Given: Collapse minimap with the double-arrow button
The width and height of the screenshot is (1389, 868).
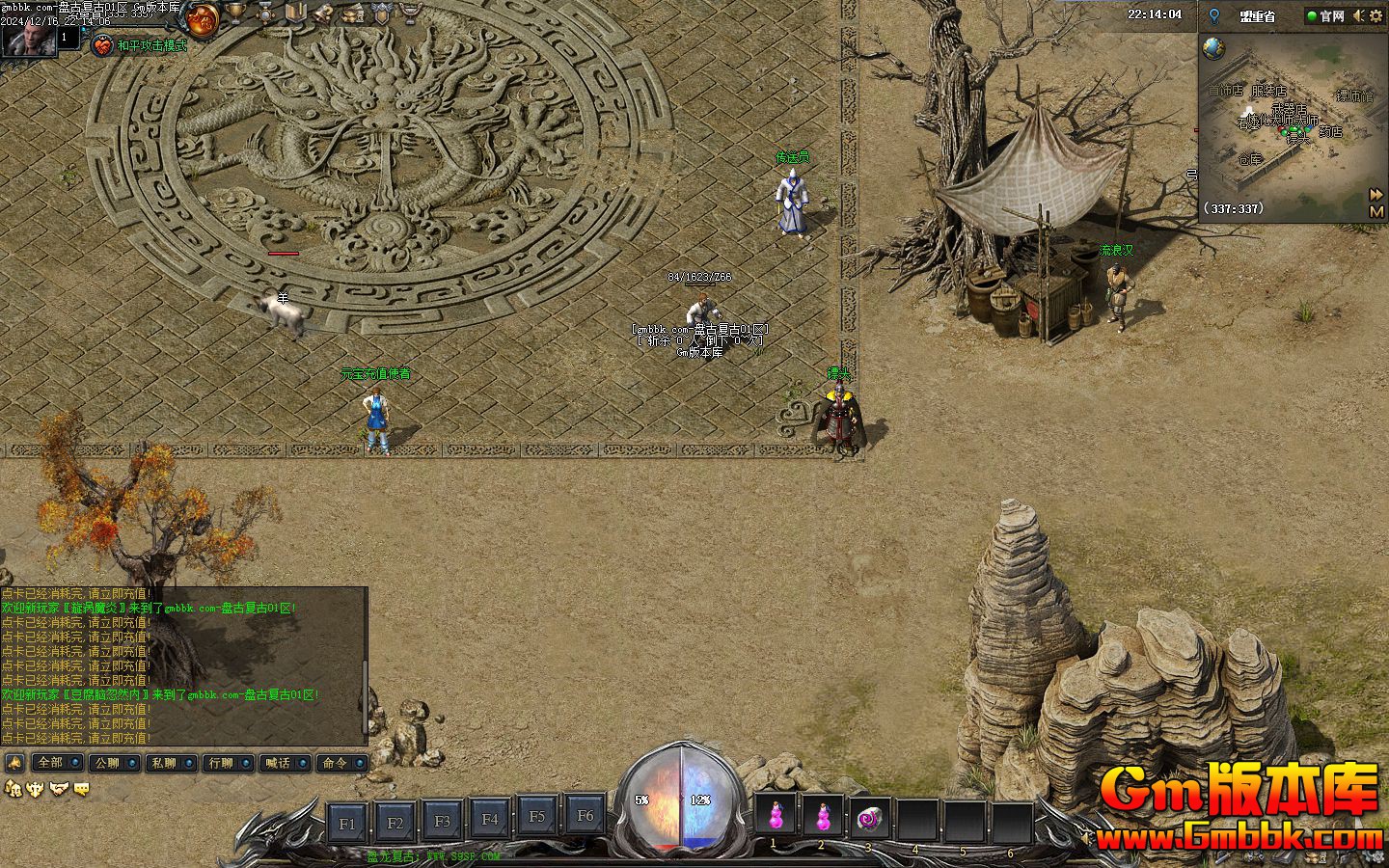Looking at the screenshot, I should point(1376,194).
